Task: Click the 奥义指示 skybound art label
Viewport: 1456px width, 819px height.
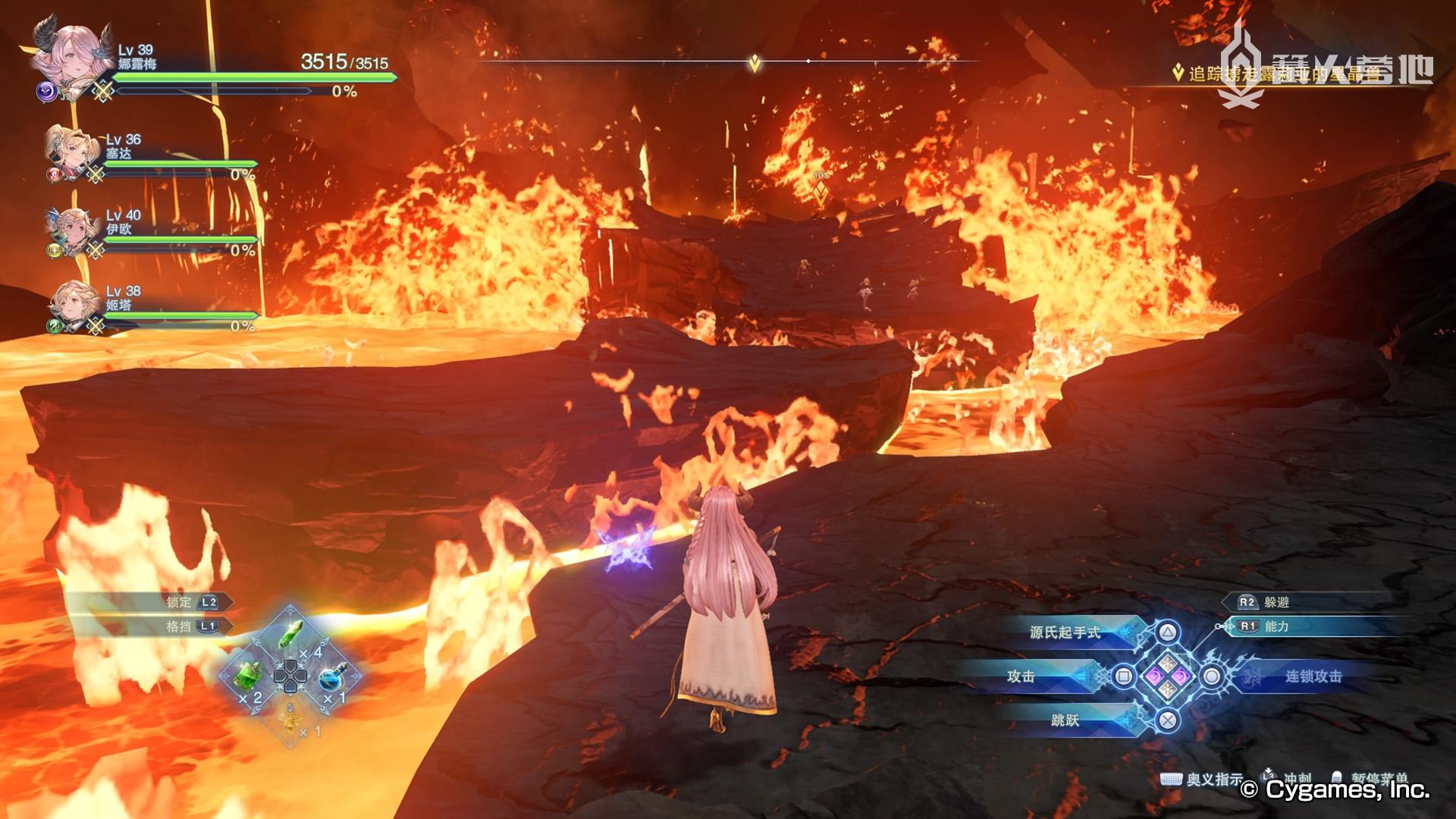Action: coord(1214,779)
